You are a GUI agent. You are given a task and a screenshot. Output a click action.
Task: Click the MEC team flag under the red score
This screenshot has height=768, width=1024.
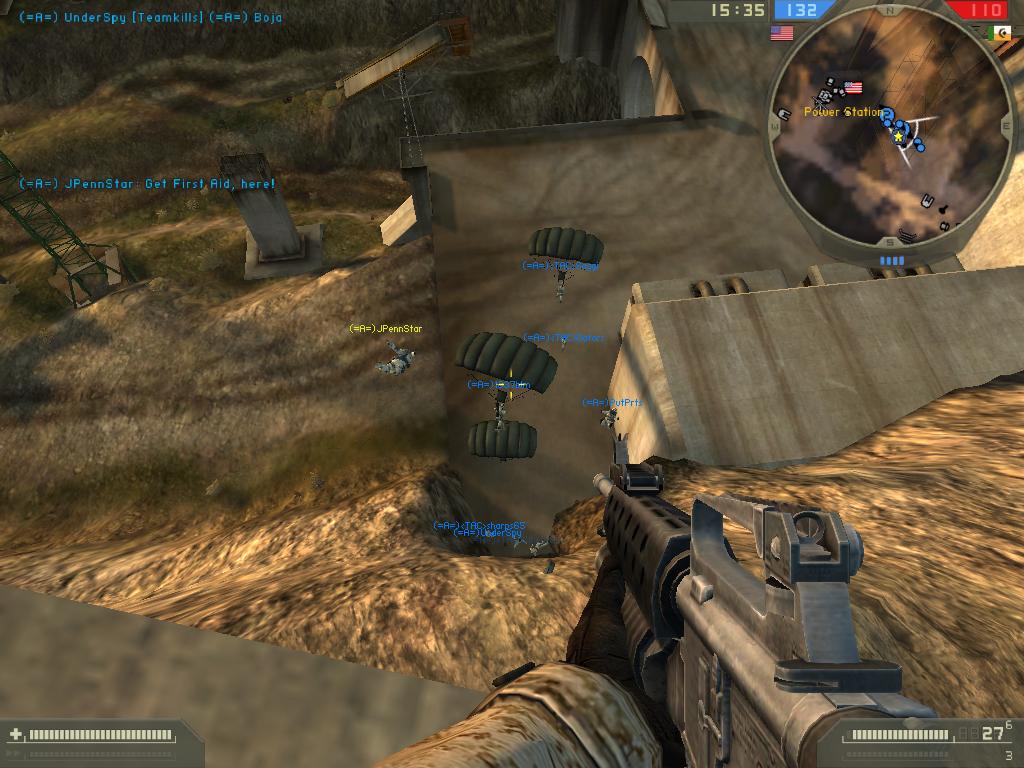(x=998, y=33)
